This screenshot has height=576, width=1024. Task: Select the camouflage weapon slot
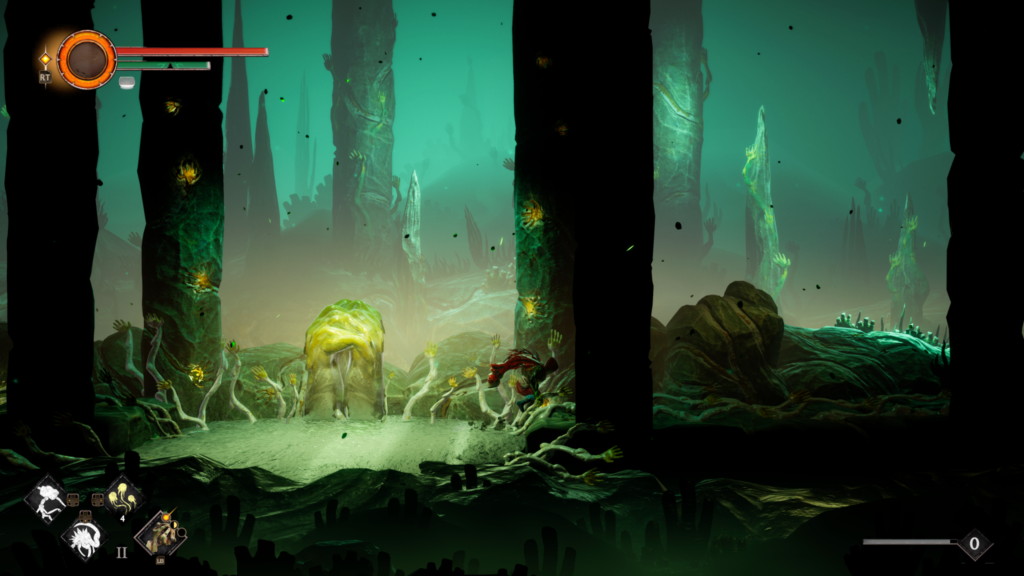click(x=160, y=533)
